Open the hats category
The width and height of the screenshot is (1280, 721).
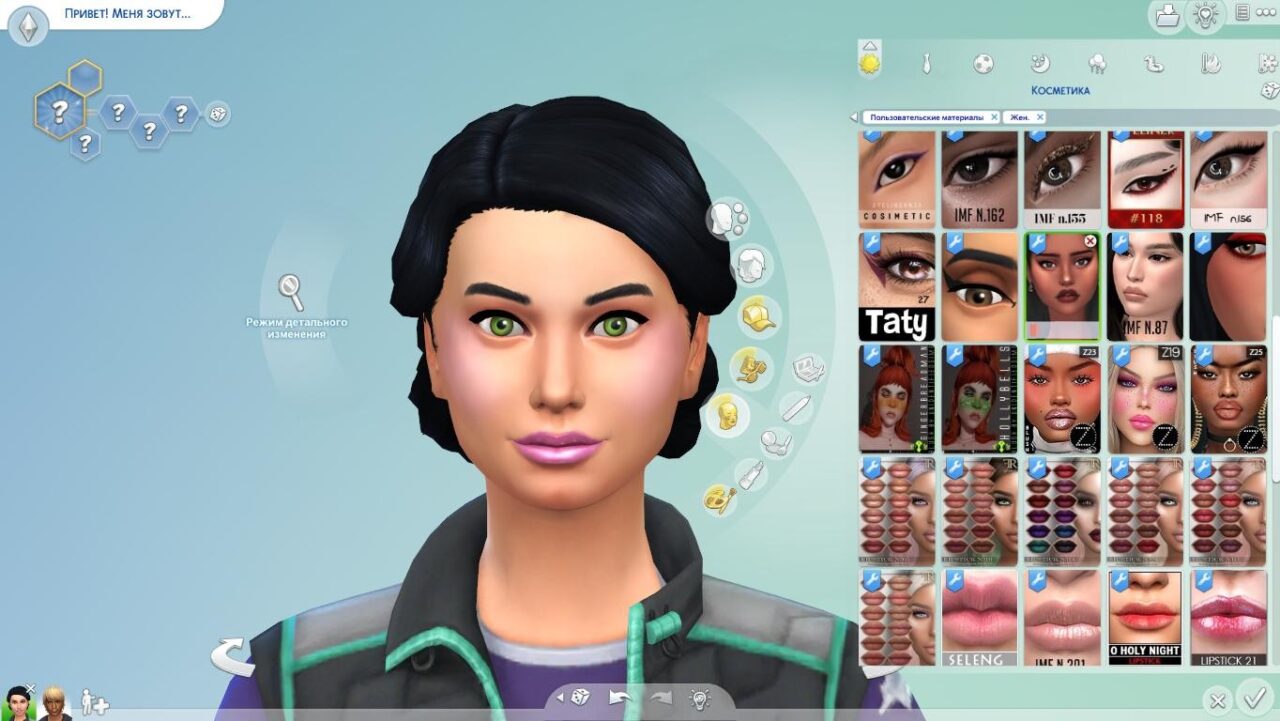(x=759, y=316)
